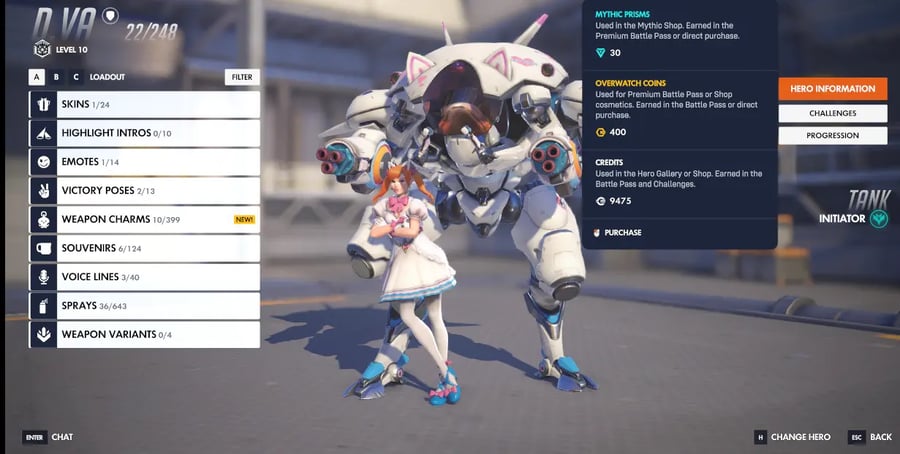Image resolution: width=900 pixels, height=454 pixels.
Task: Open the Skins category
Action: (x=145, y=104)
